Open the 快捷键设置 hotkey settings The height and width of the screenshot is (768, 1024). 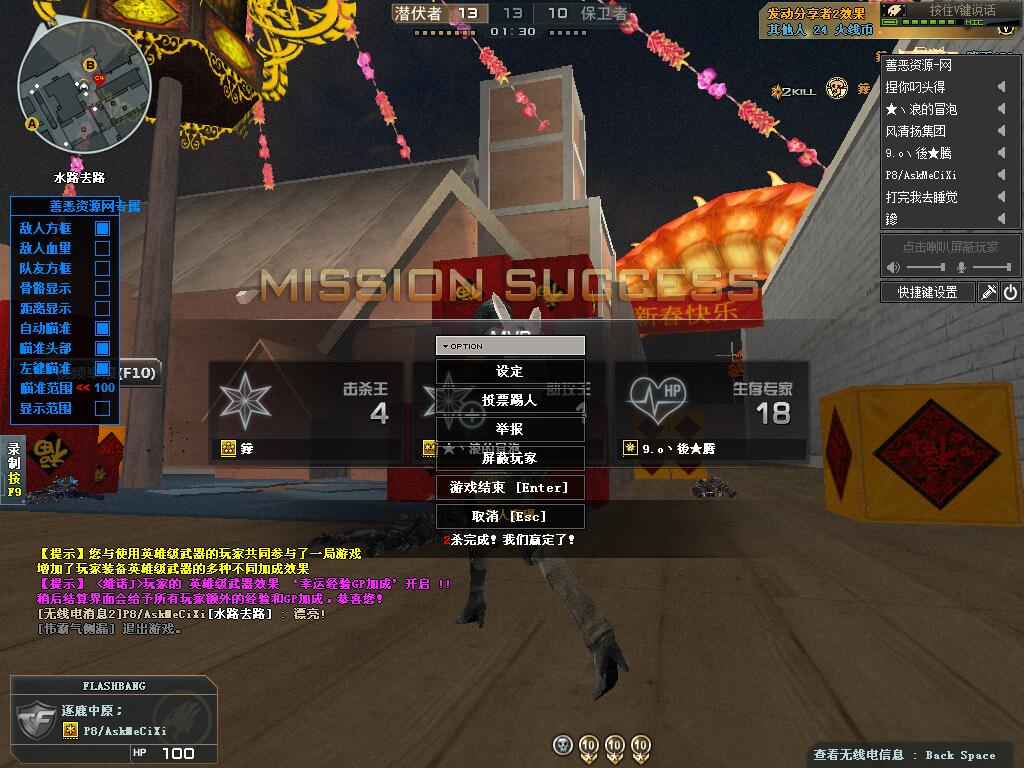[927, 292]
